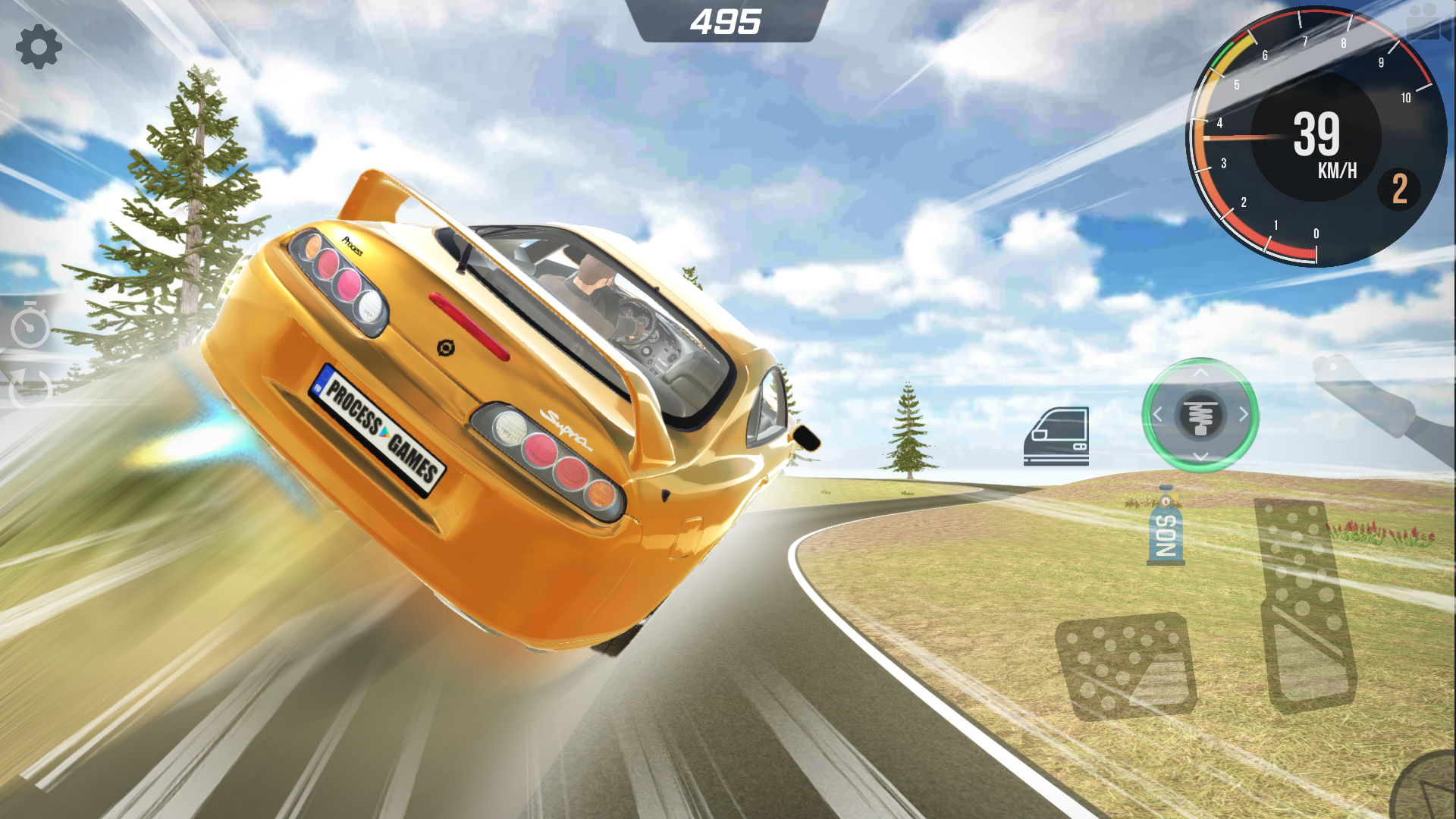Click the right chevron of the suspension control
1456x819 pixels.
(x=1244, y=415)
